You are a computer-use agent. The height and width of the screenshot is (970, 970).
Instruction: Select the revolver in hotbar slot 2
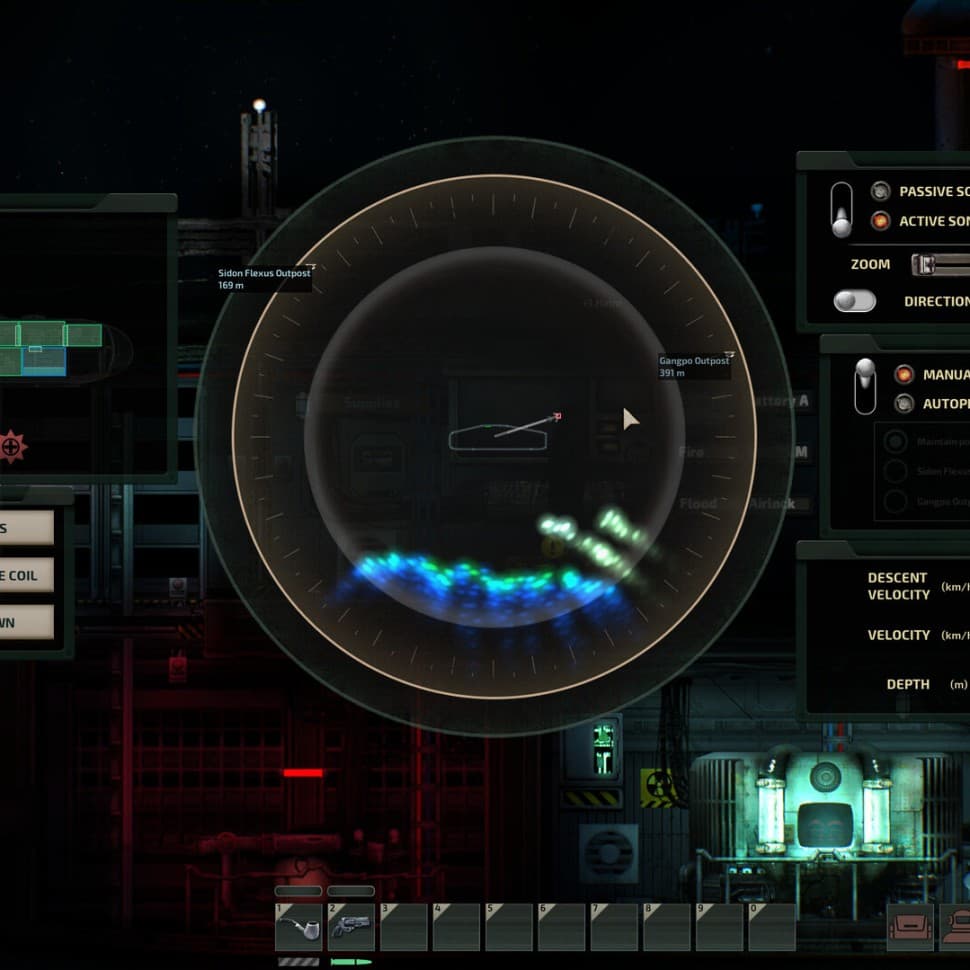[x=351, y=927]
